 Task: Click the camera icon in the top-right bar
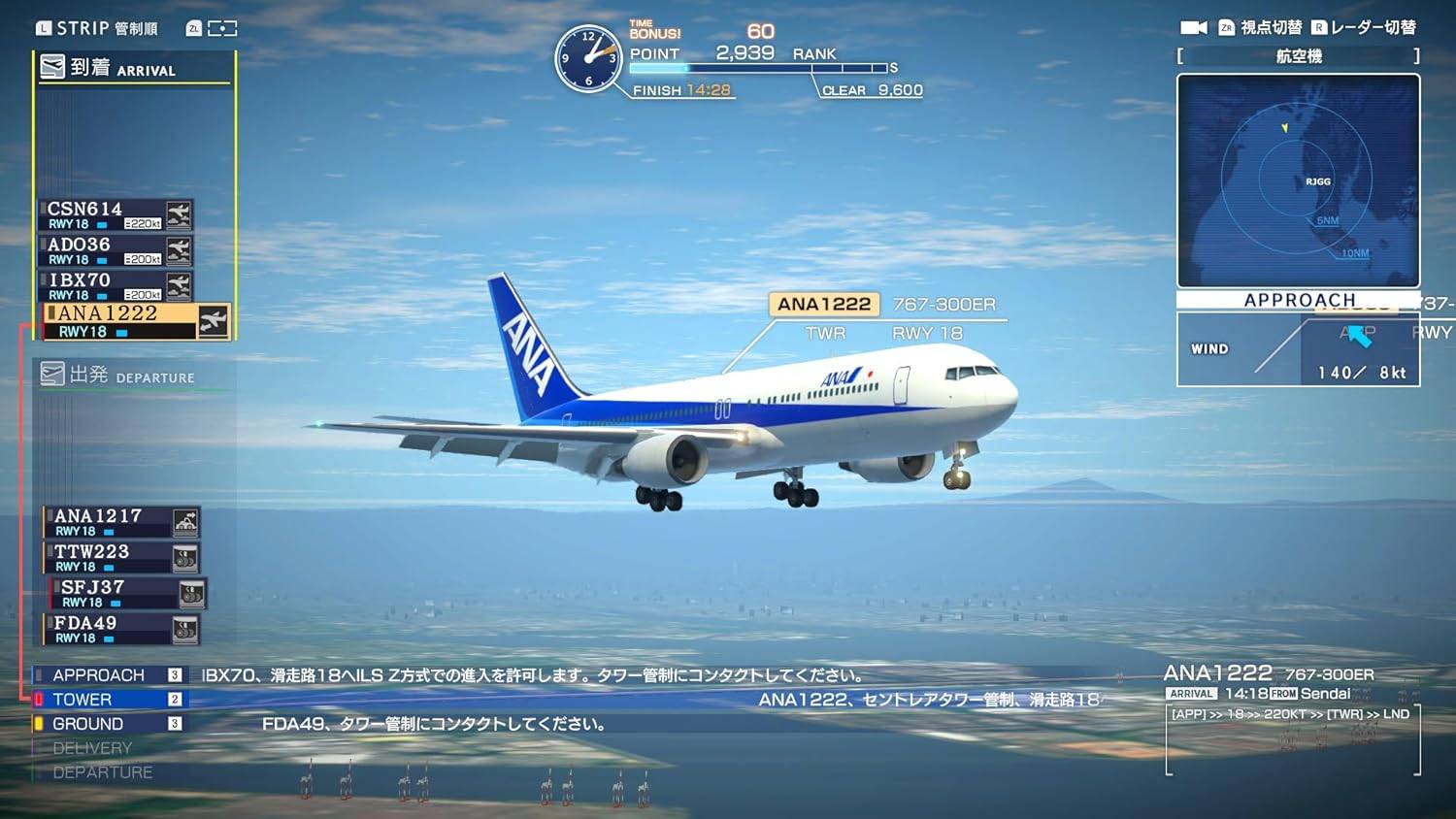[1193, 27]
